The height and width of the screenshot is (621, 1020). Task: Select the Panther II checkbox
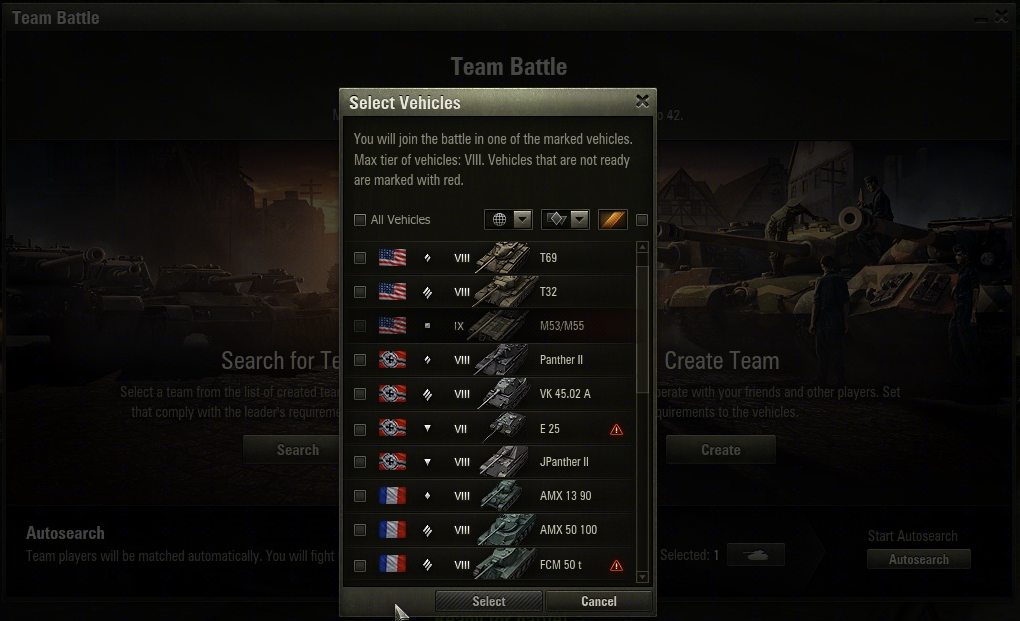click(x=360, y=360)
